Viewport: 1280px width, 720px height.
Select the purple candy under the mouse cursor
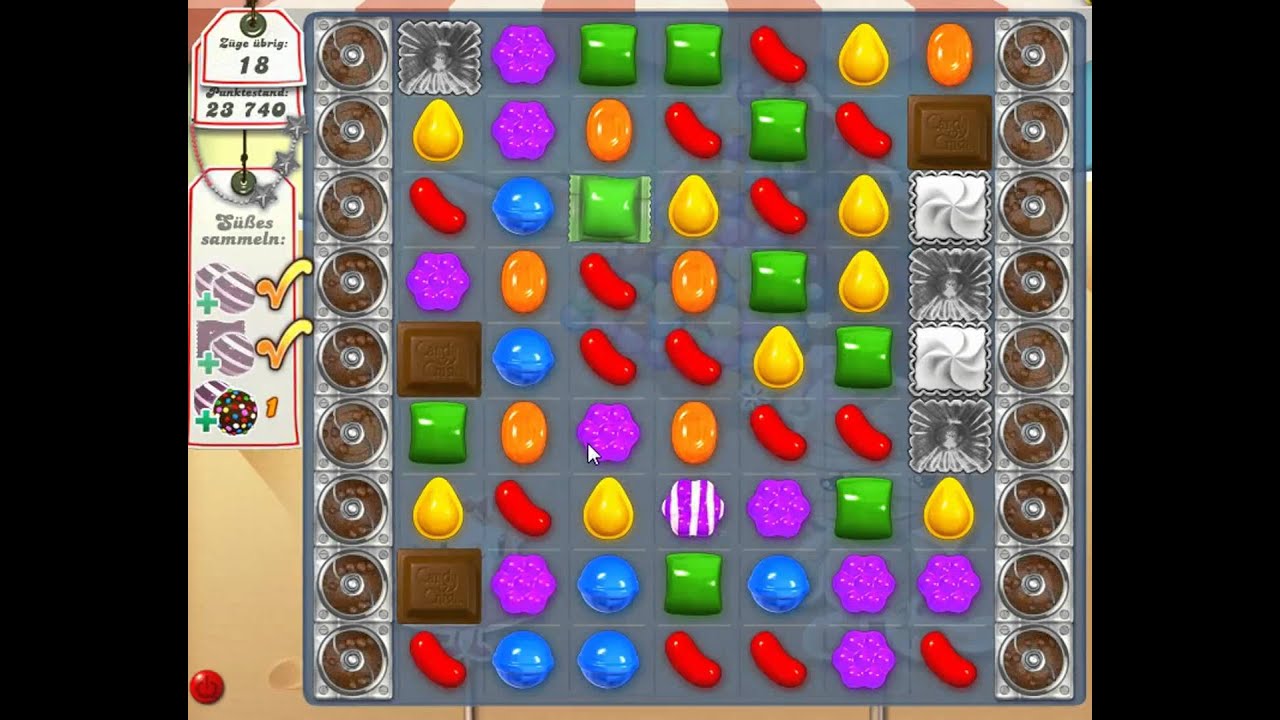[608, 432]
